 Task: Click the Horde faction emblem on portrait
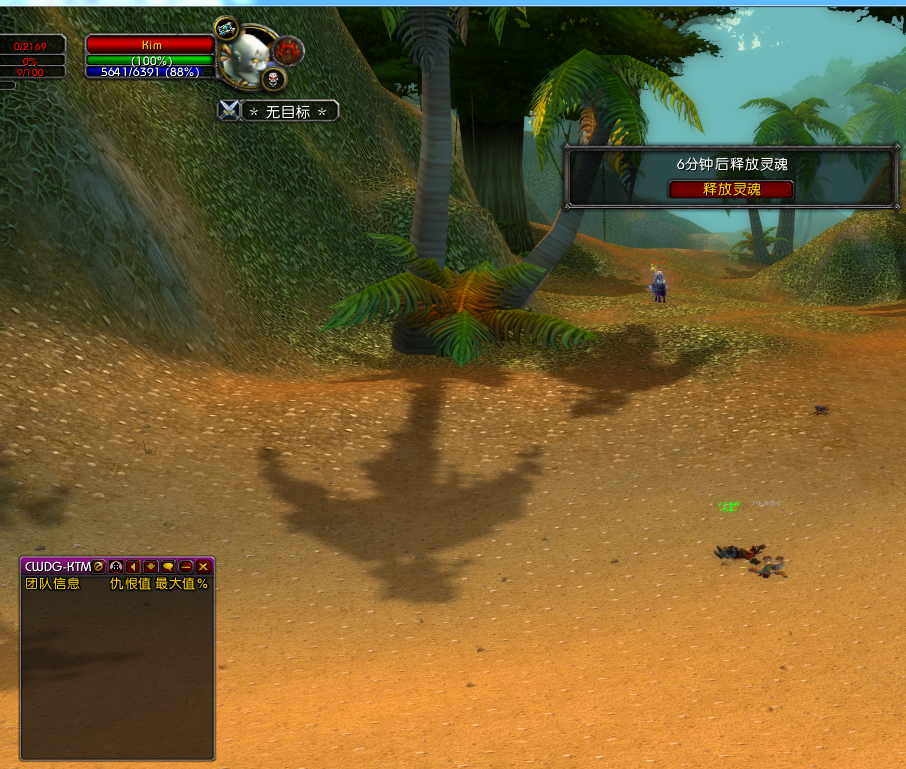tap(289, 50)
